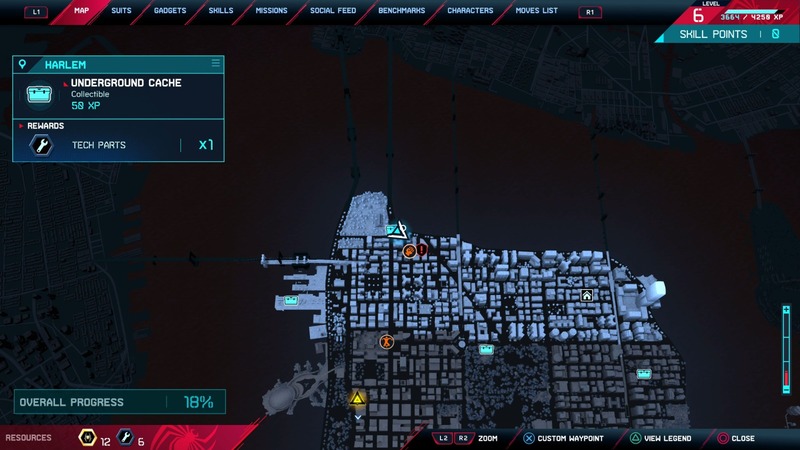Open the Social Feed tab
Image resolution: width=800 pixels, height=450 pixels.
pos(333,11)
